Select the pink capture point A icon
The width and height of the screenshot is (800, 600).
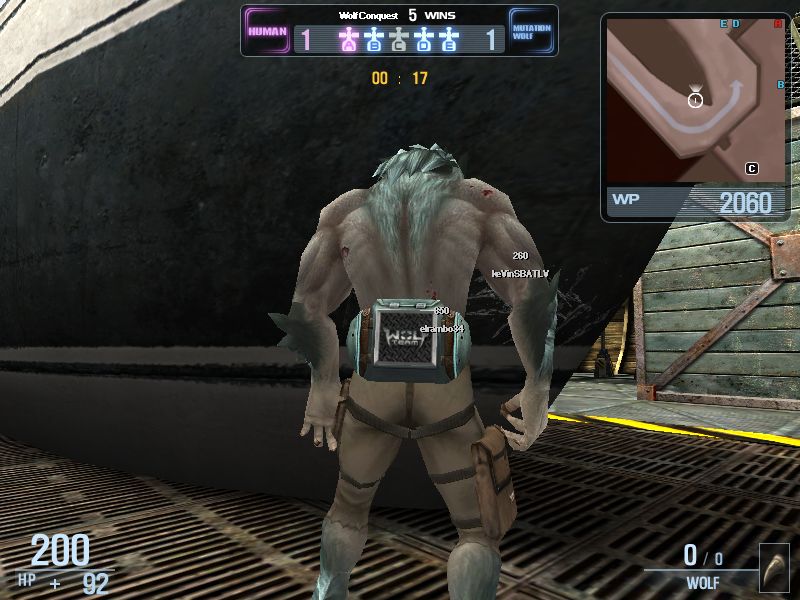tap(348, 40)
